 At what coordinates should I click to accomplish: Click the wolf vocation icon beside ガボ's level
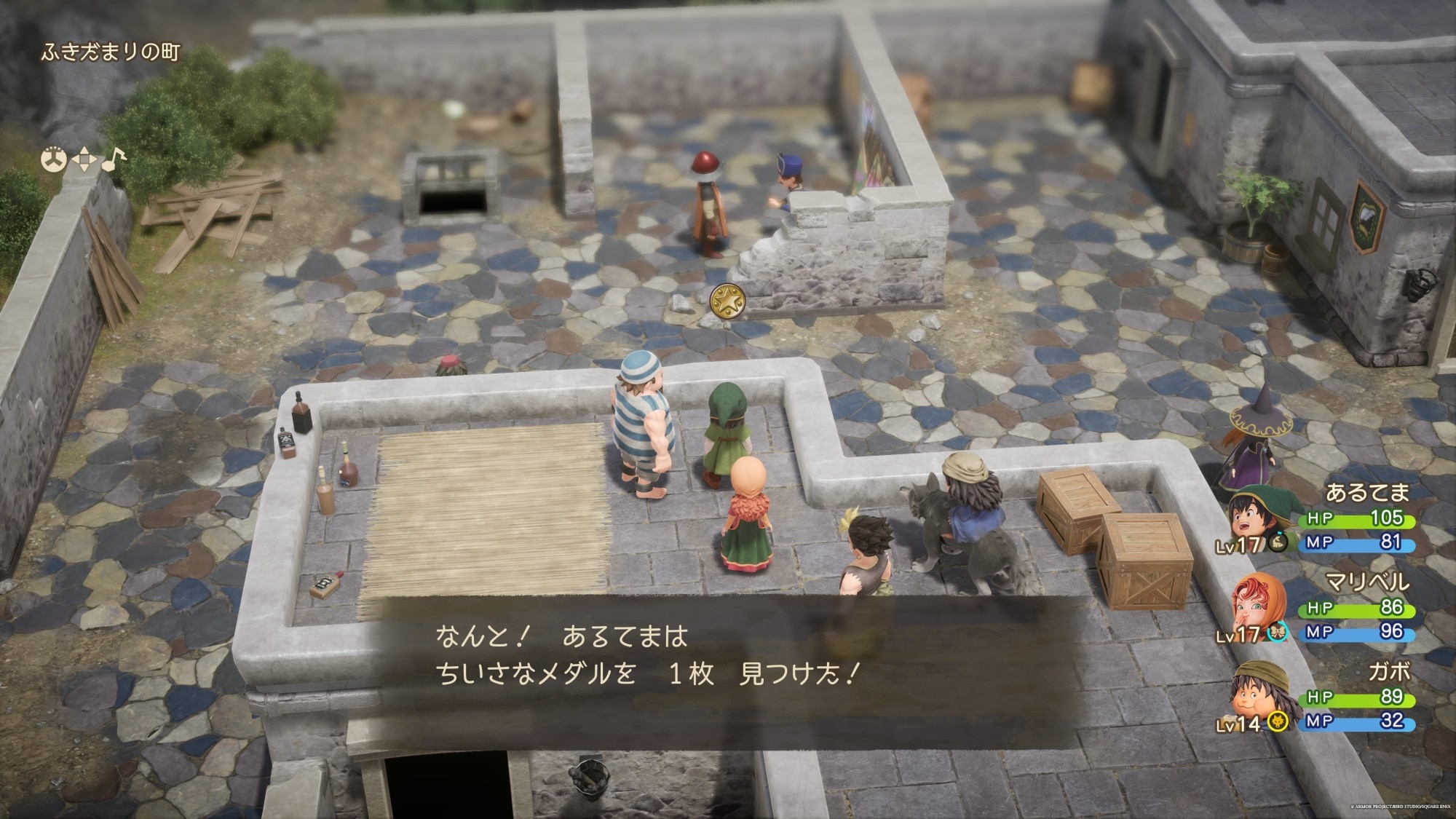tap(1276, 721)
